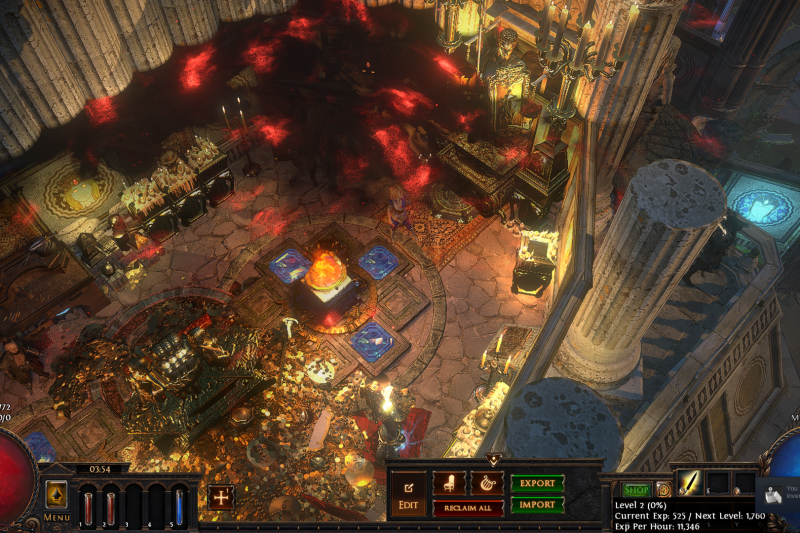Click the green Export button
This screenshot has width=800, height=533.
click(537, 482)
